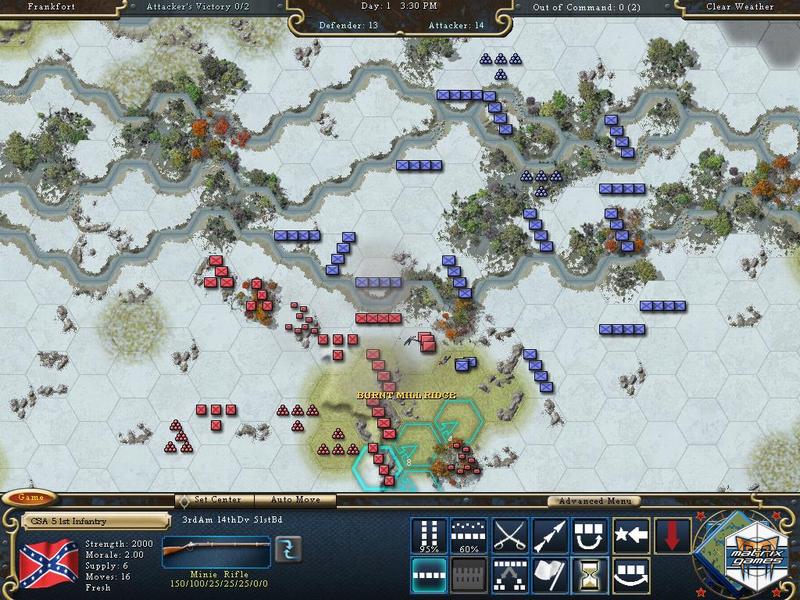Viewport: 800px width, 600px height.
Task: Select the highlighted line formation icon
Action: (x=430, y=576)
